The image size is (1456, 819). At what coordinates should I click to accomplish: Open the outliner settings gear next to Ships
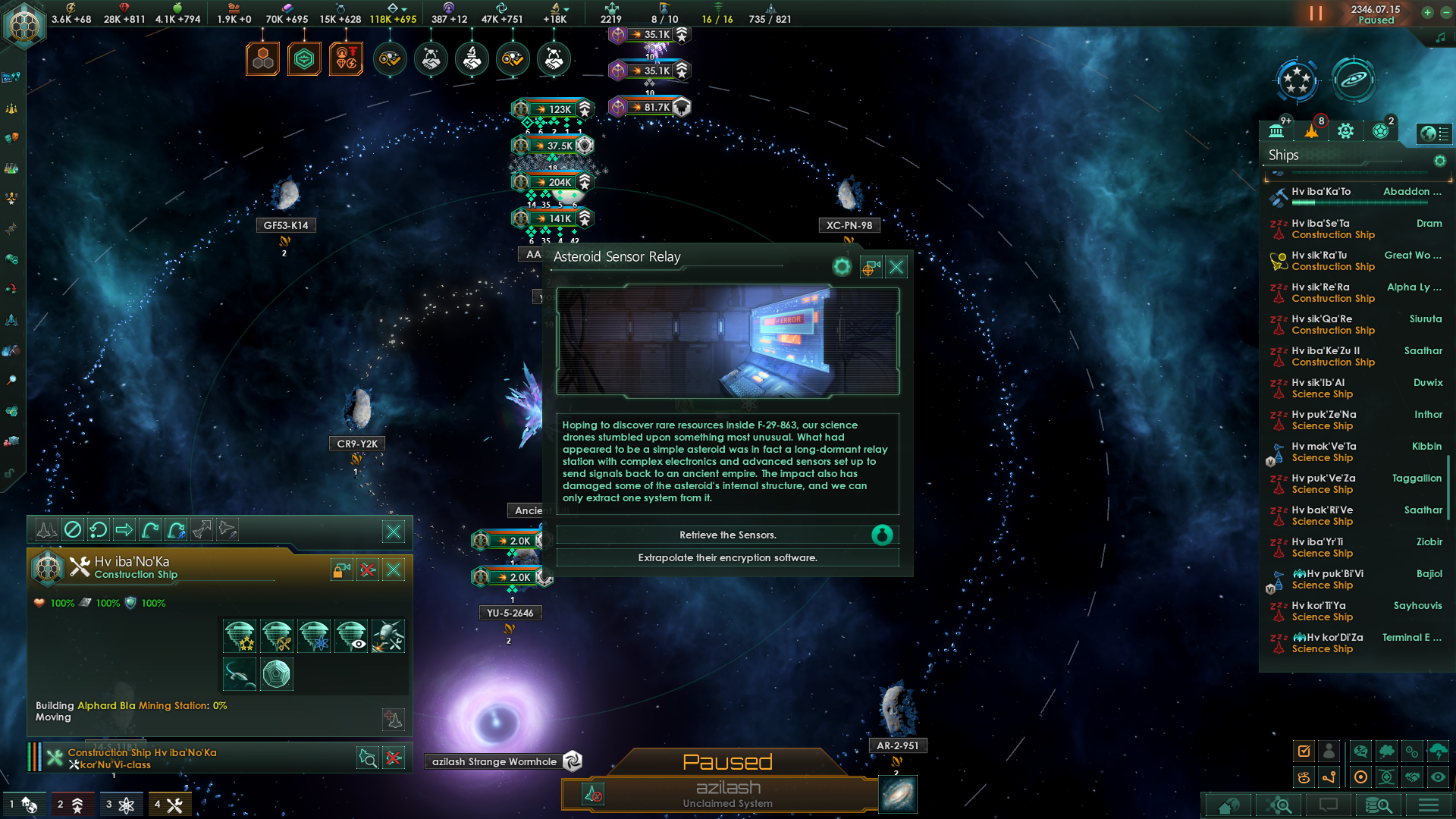coord(1440,161)
